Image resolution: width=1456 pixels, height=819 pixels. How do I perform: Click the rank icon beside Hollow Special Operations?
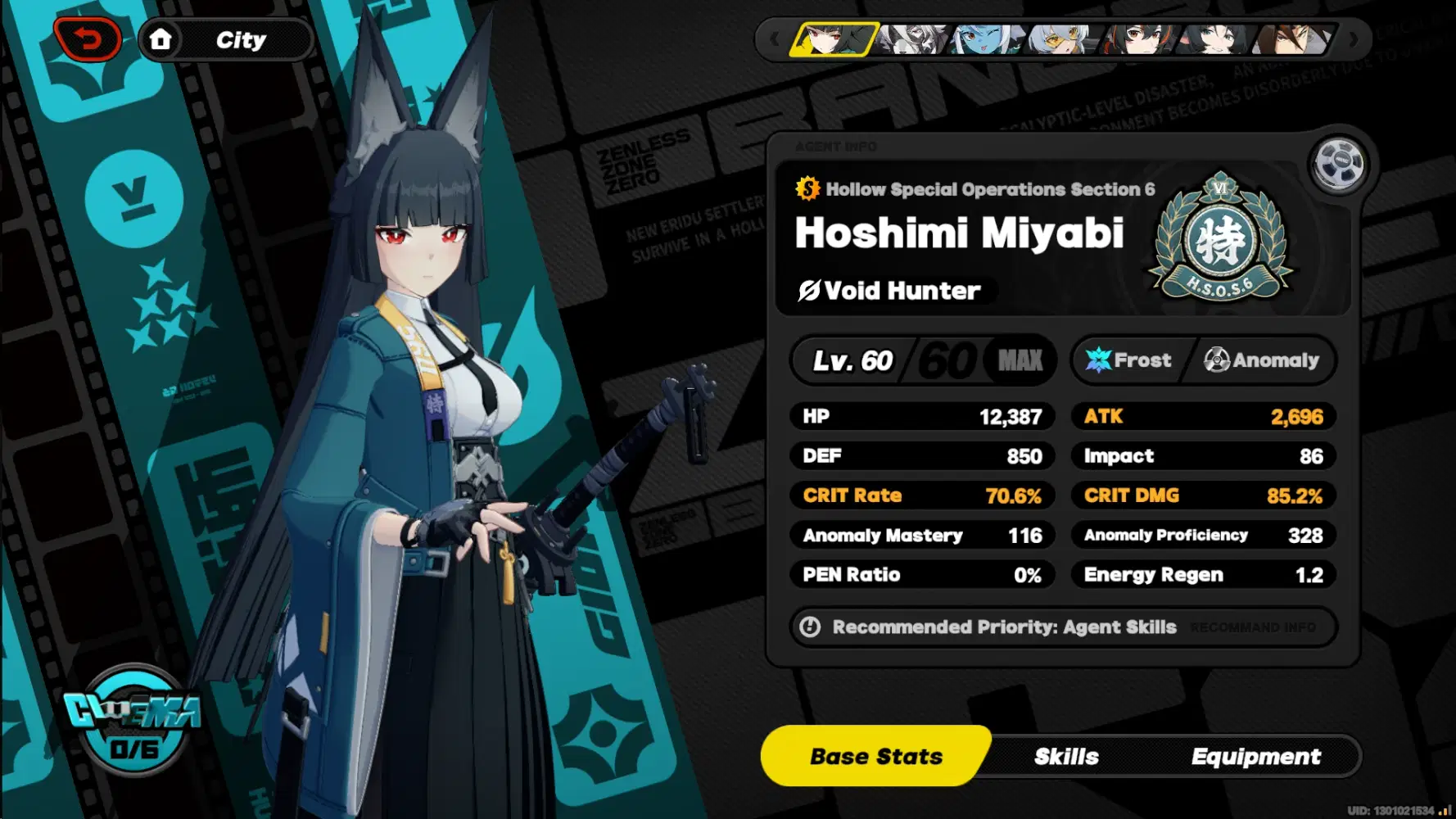pos(806,189)
